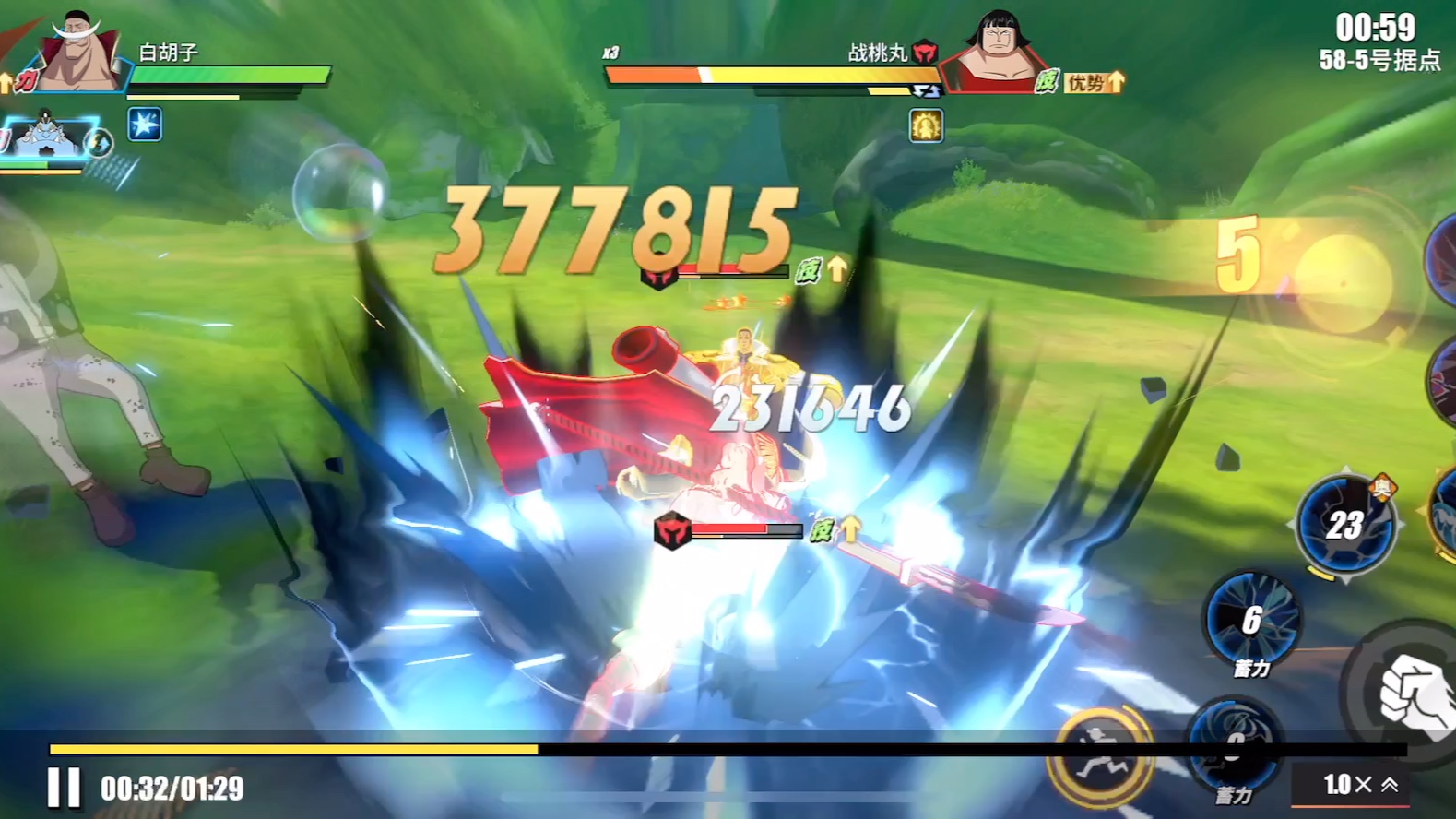The height and width of the screenshot is (819, 1456).
Task: Inspect the blue starburst buff icon
Action: [145, 125]
